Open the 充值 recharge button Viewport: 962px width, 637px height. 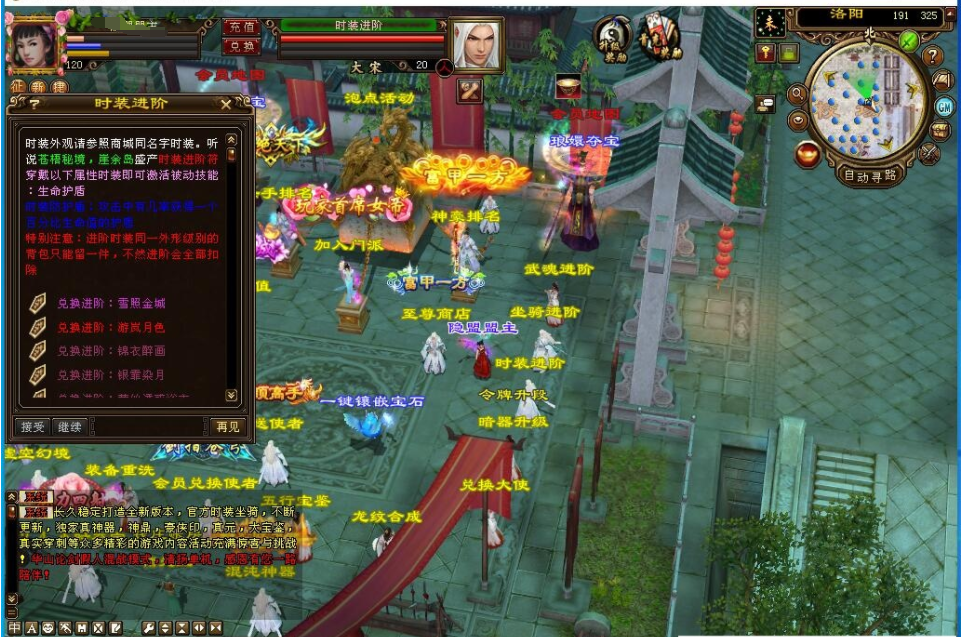(241, 27)
